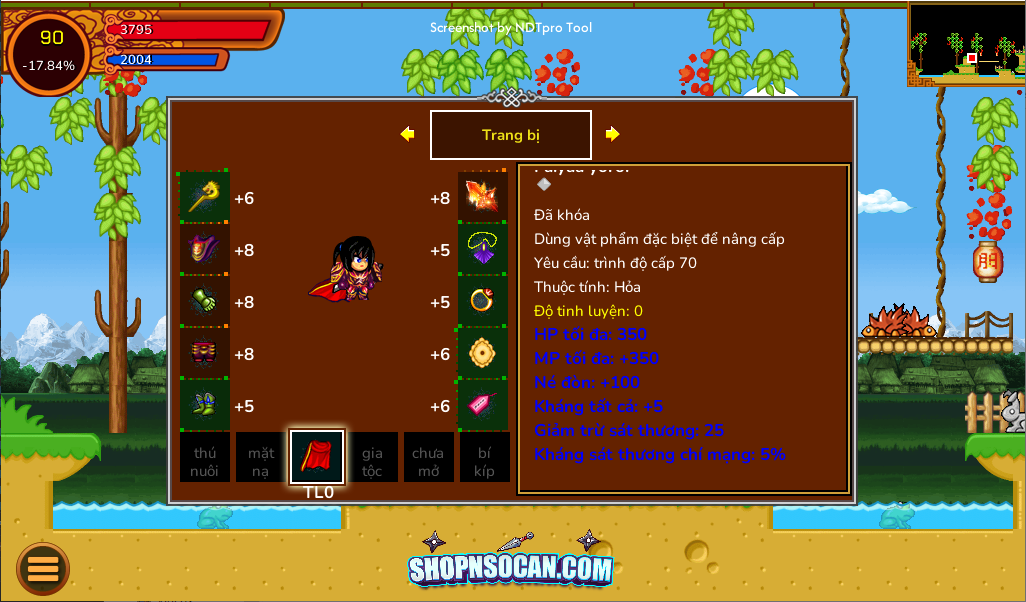Viewport: 1026px width, 602px height.
Task: Select the red cape slot
Action: point(317,457)
